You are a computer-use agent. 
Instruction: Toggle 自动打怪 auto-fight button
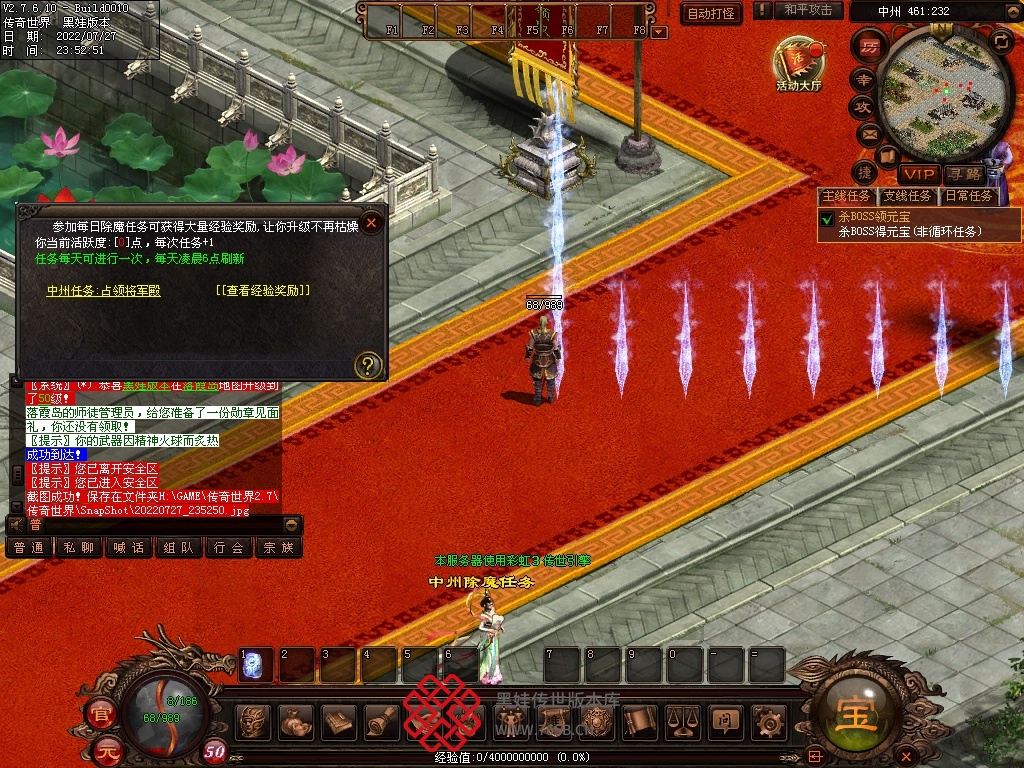tap(711, 13)
